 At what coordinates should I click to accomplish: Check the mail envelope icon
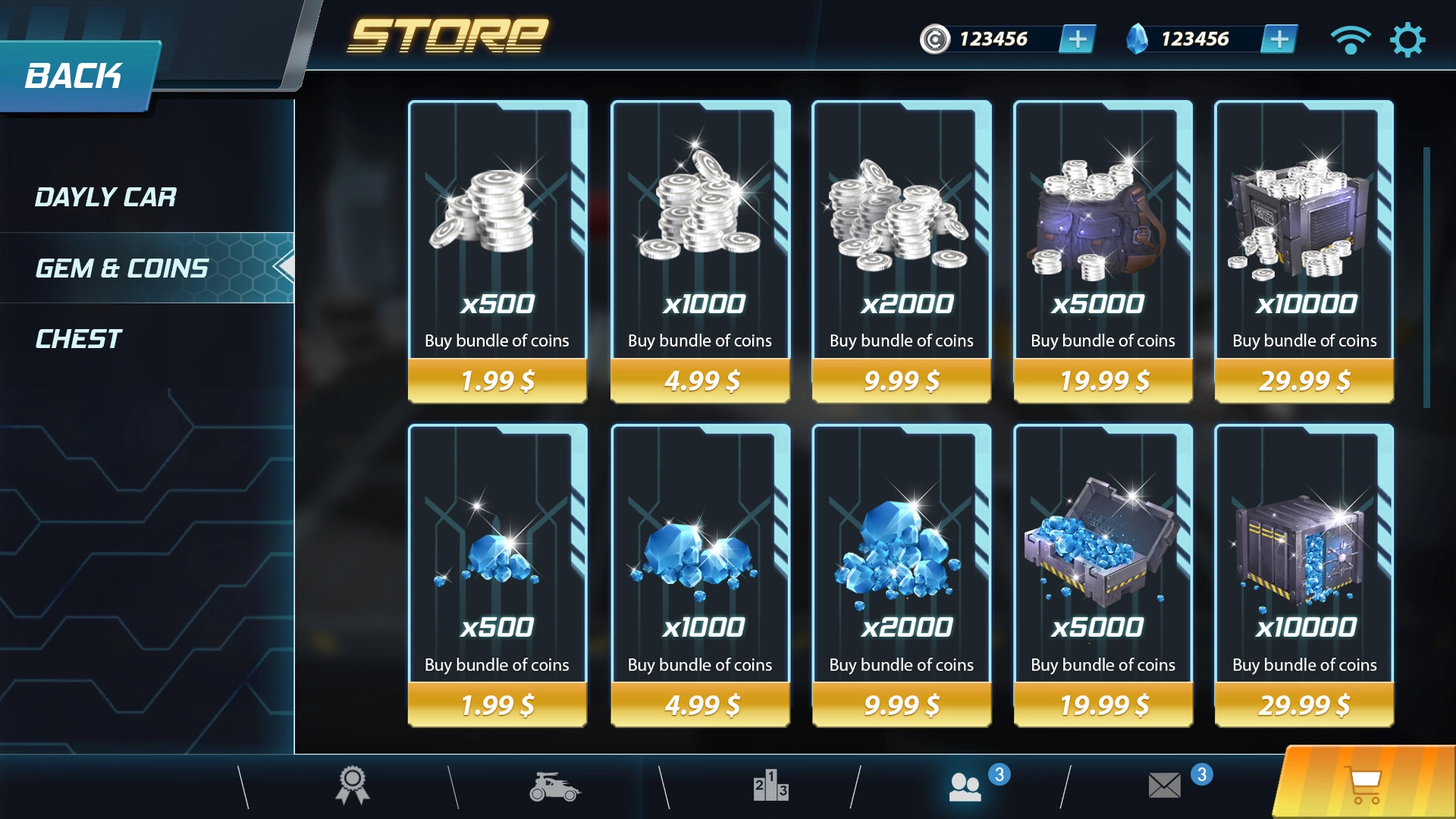tap(1165, 786)
